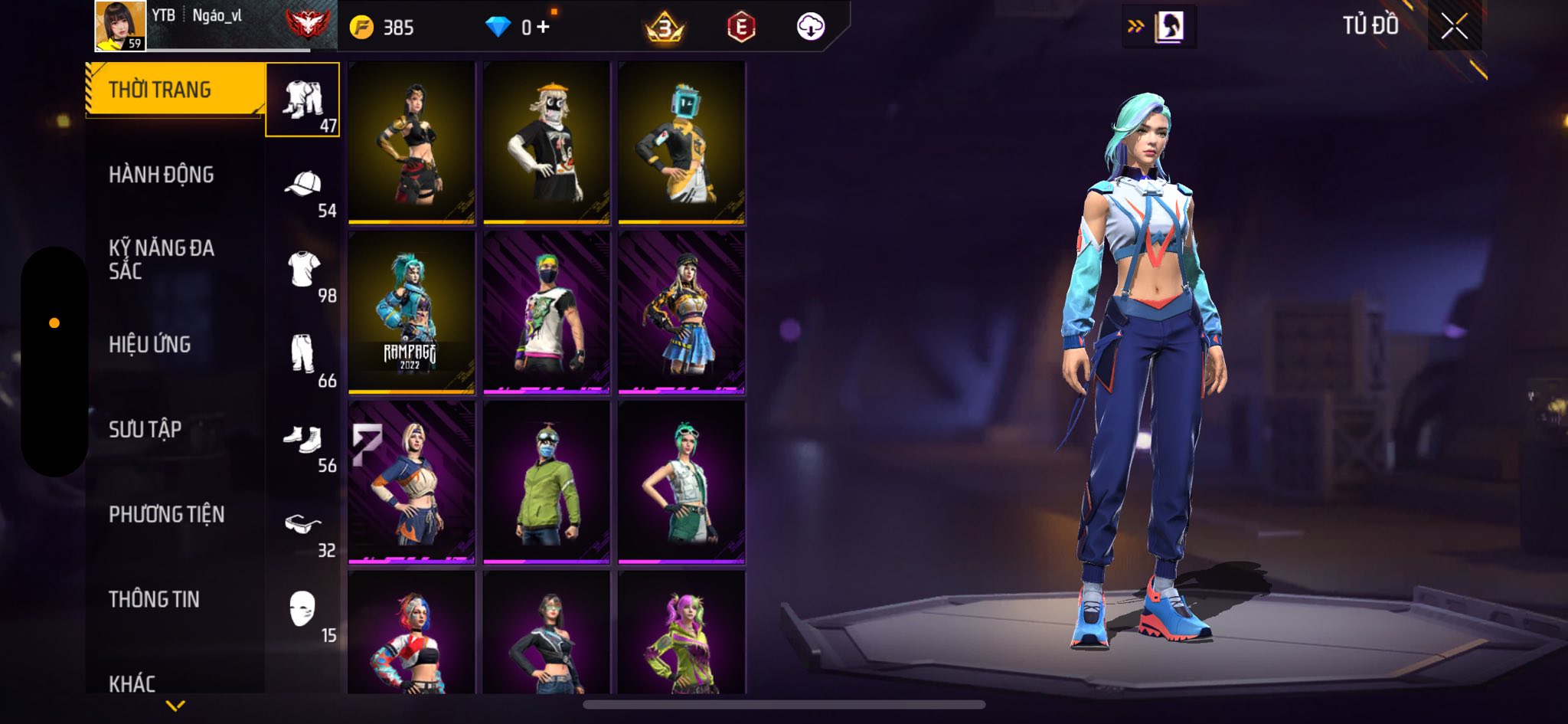The height and width of the screenshot is (724, 1568).
Task: Add diamonds with the plus button
Action: pyautogui.click(x=543, y=28)
